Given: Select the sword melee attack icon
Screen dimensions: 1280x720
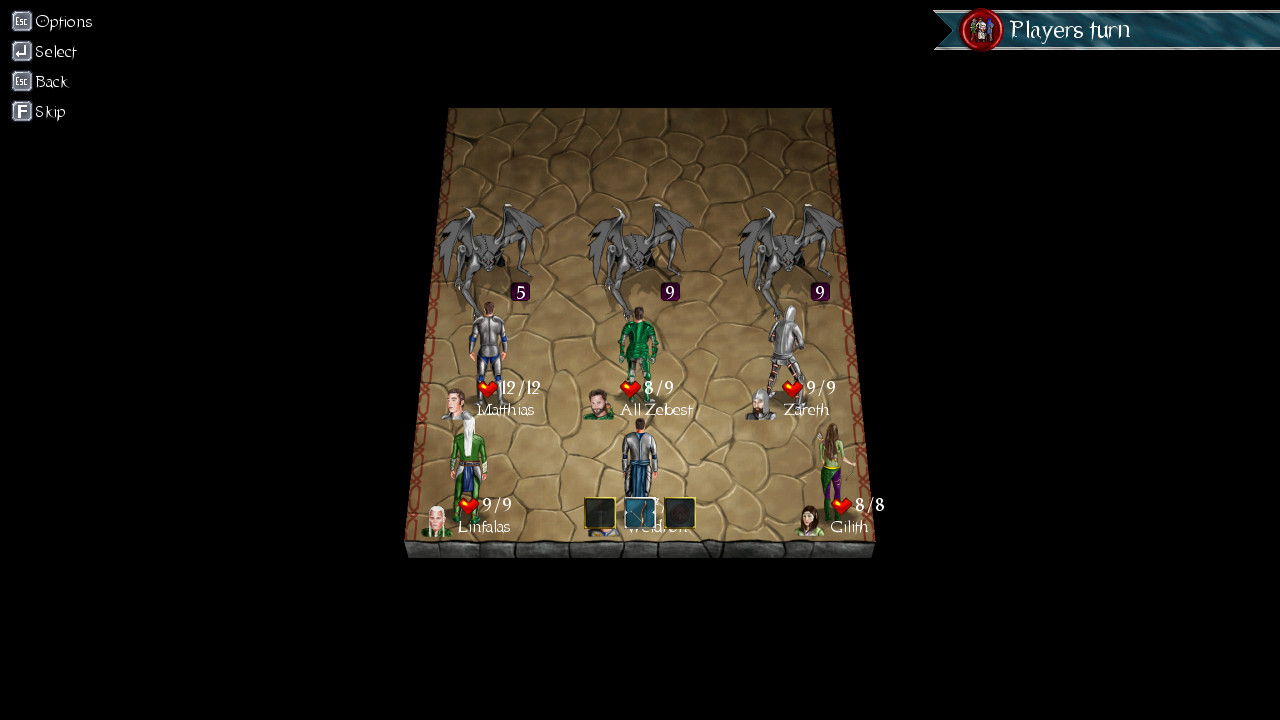Looking at the screenshot, I should click(600, 513).
